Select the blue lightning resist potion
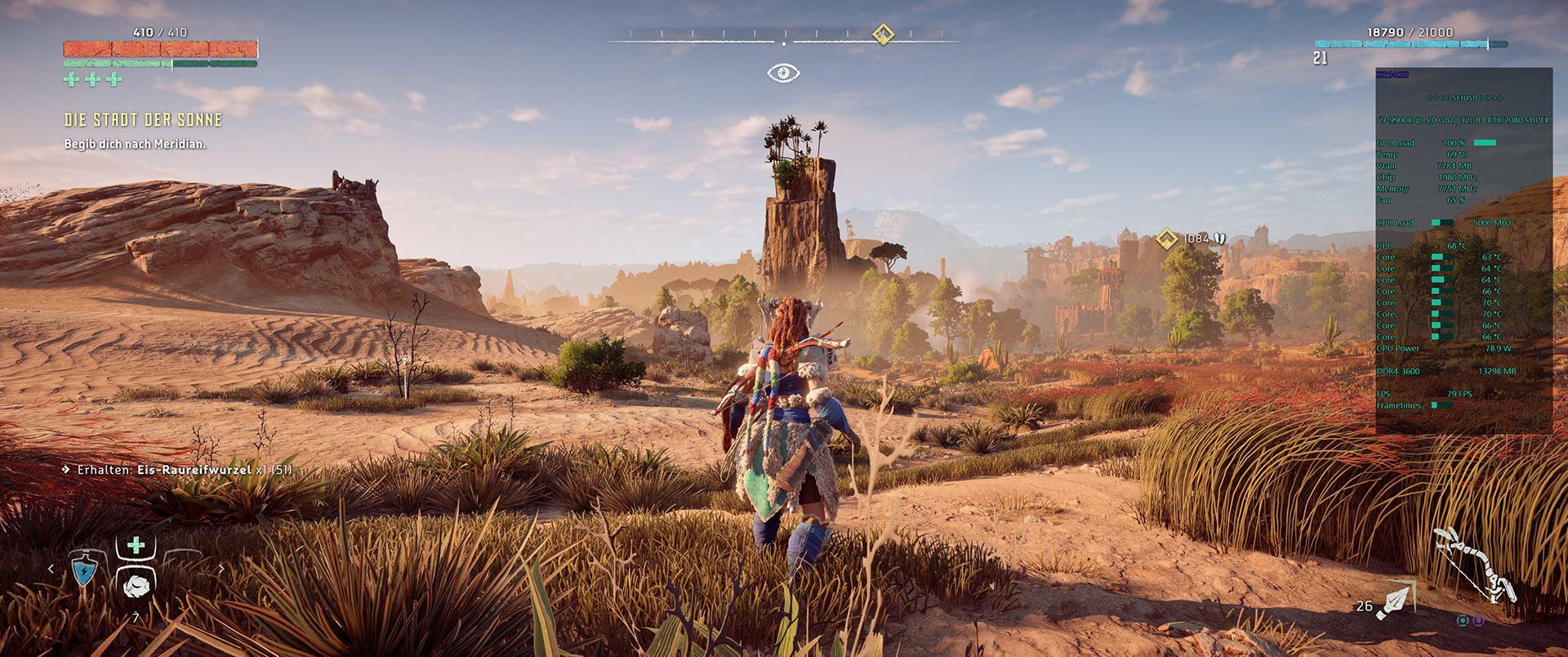The height and width of the screenshot is (657, 1568). [x=85, y=572]
